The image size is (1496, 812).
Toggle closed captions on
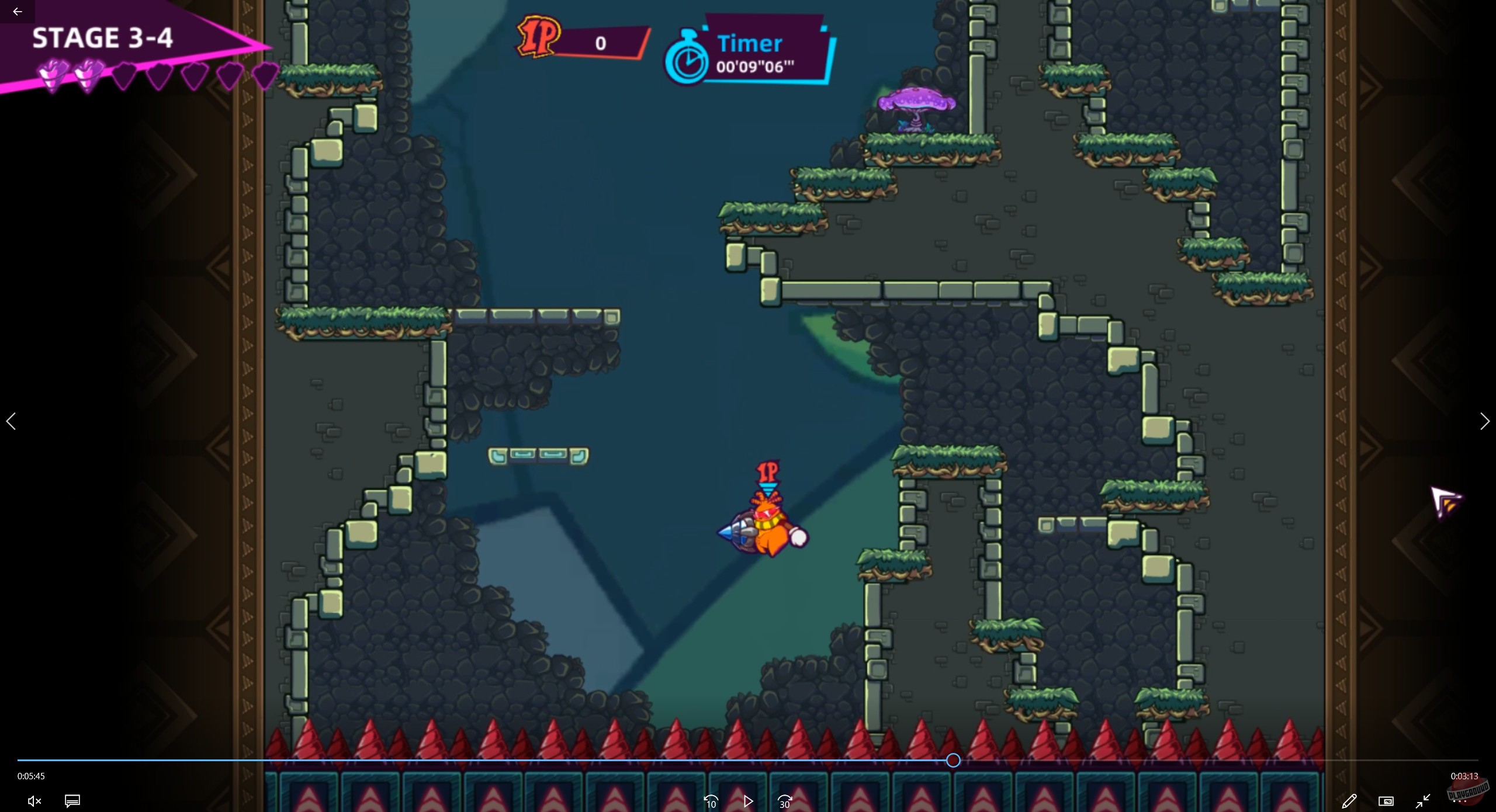pyautogui.click(x=72, y=801)
